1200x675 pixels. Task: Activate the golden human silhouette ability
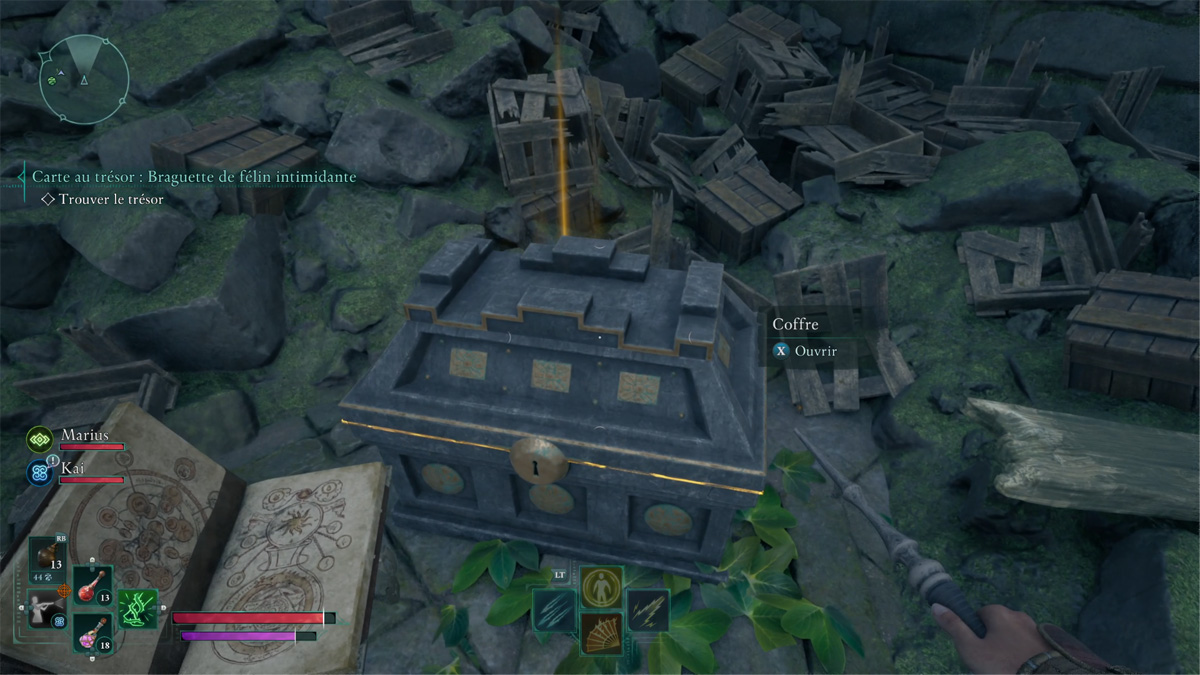point(601,587)
